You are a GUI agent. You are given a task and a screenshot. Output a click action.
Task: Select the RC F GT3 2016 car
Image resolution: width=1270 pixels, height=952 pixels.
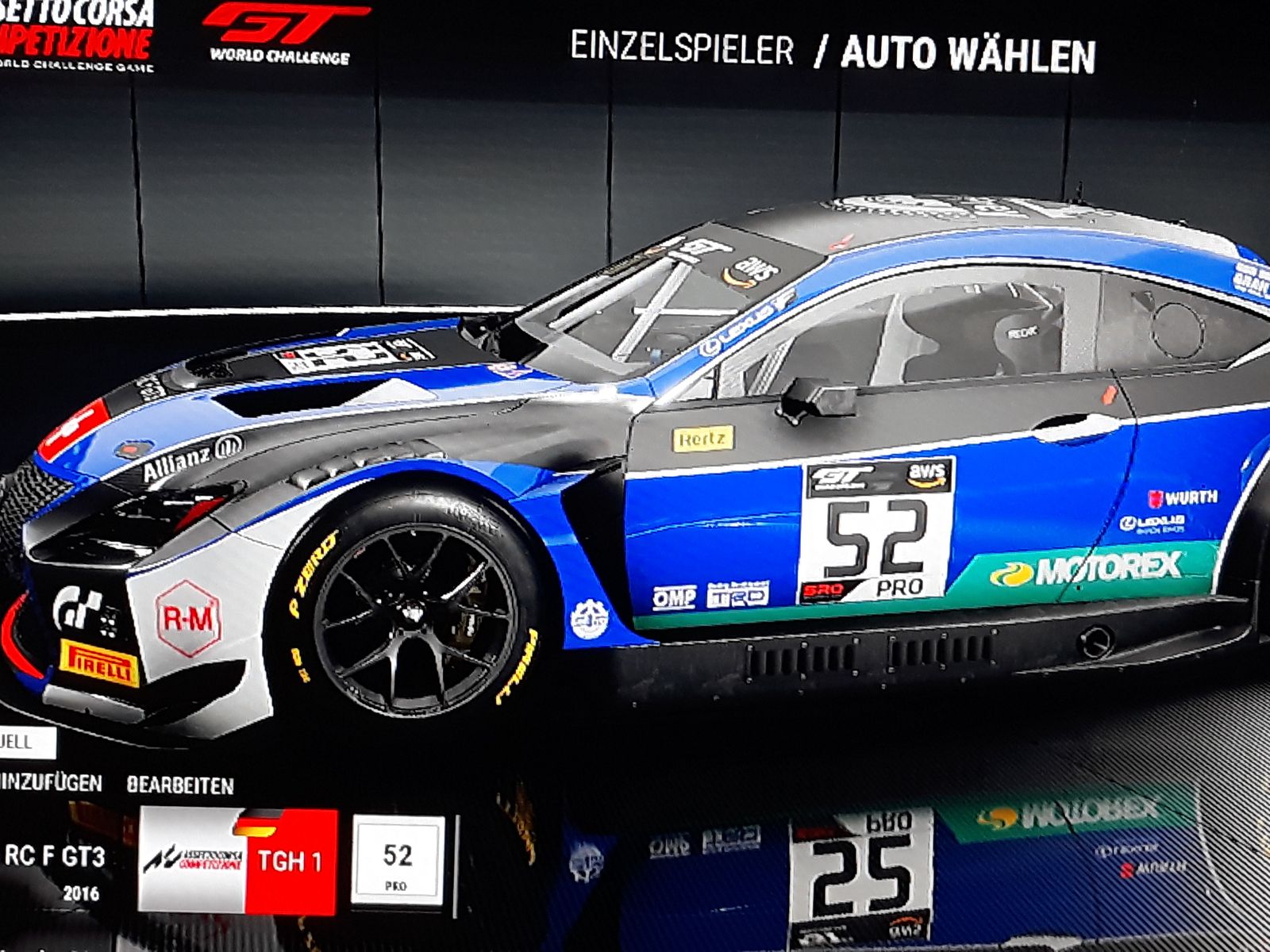point(55,867)
